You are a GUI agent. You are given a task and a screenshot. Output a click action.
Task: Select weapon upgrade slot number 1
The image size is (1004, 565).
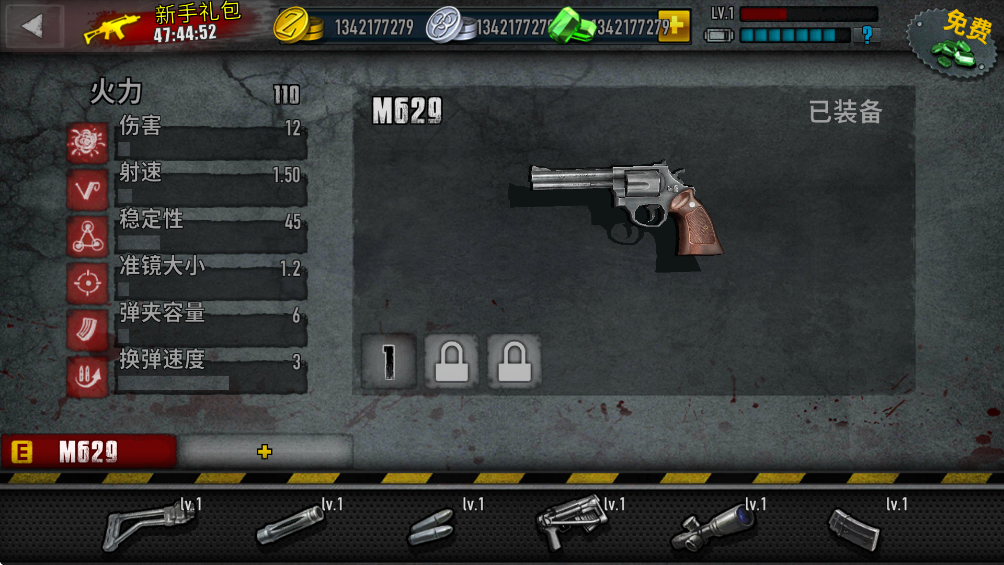tap(389, 361)
